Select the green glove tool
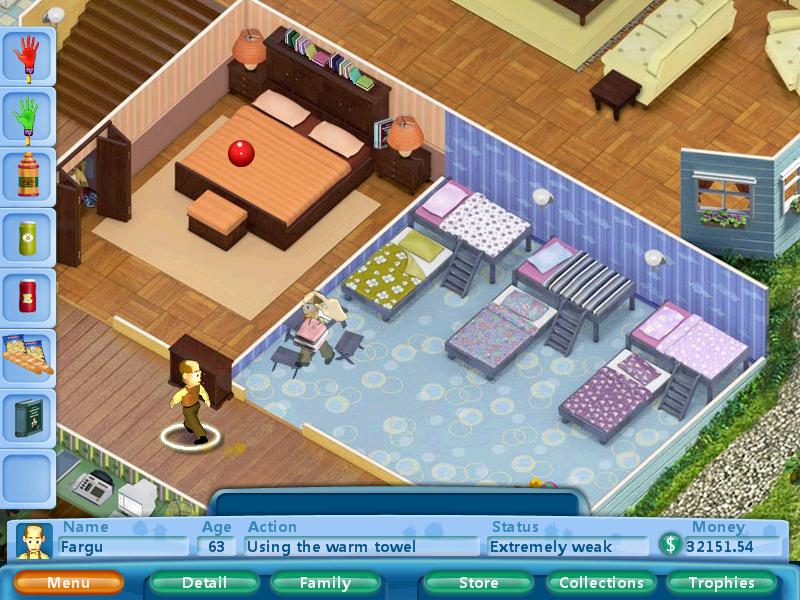 (x=27, y=119)
